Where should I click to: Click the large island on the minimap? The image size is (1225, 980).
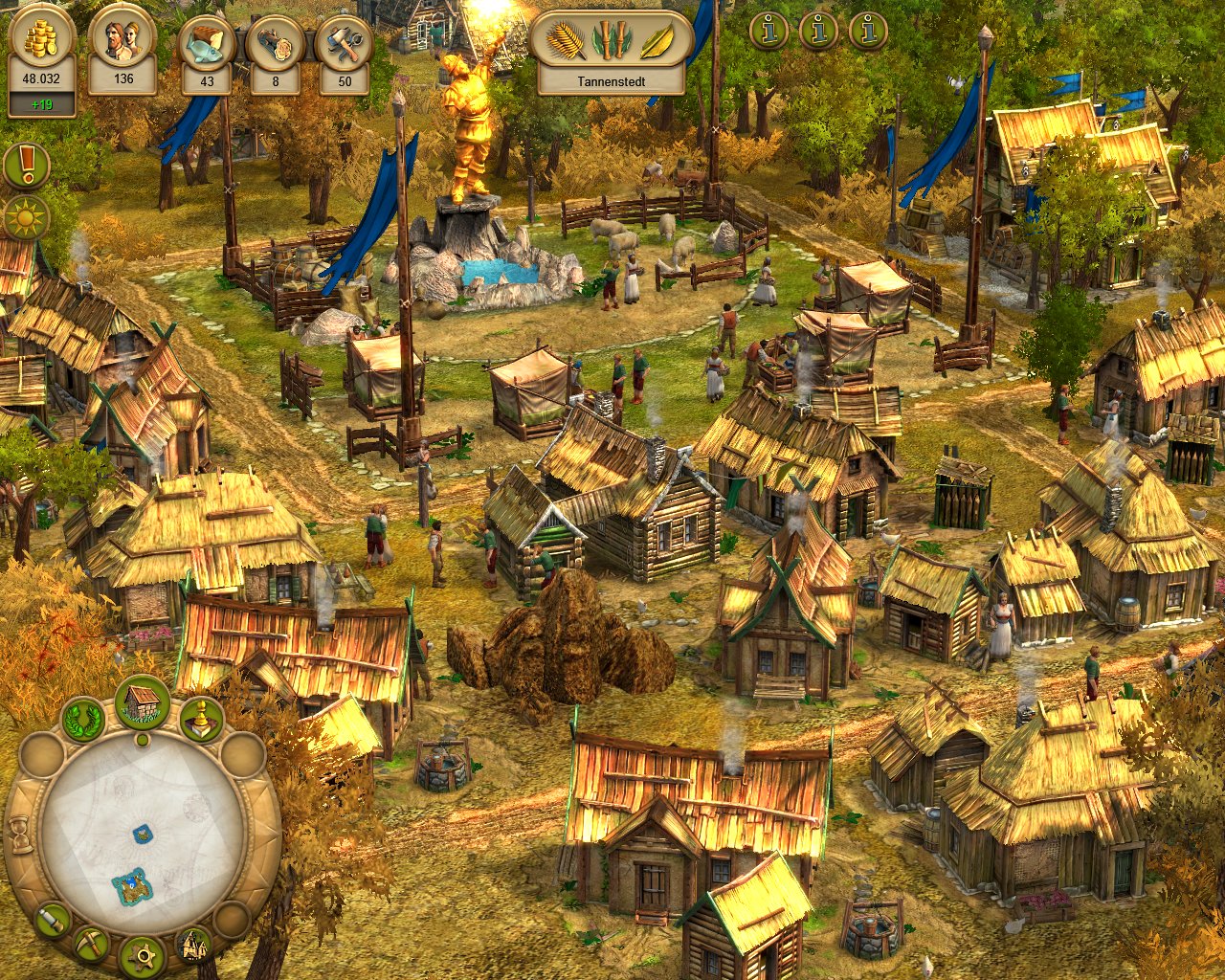tap(131, 886)
